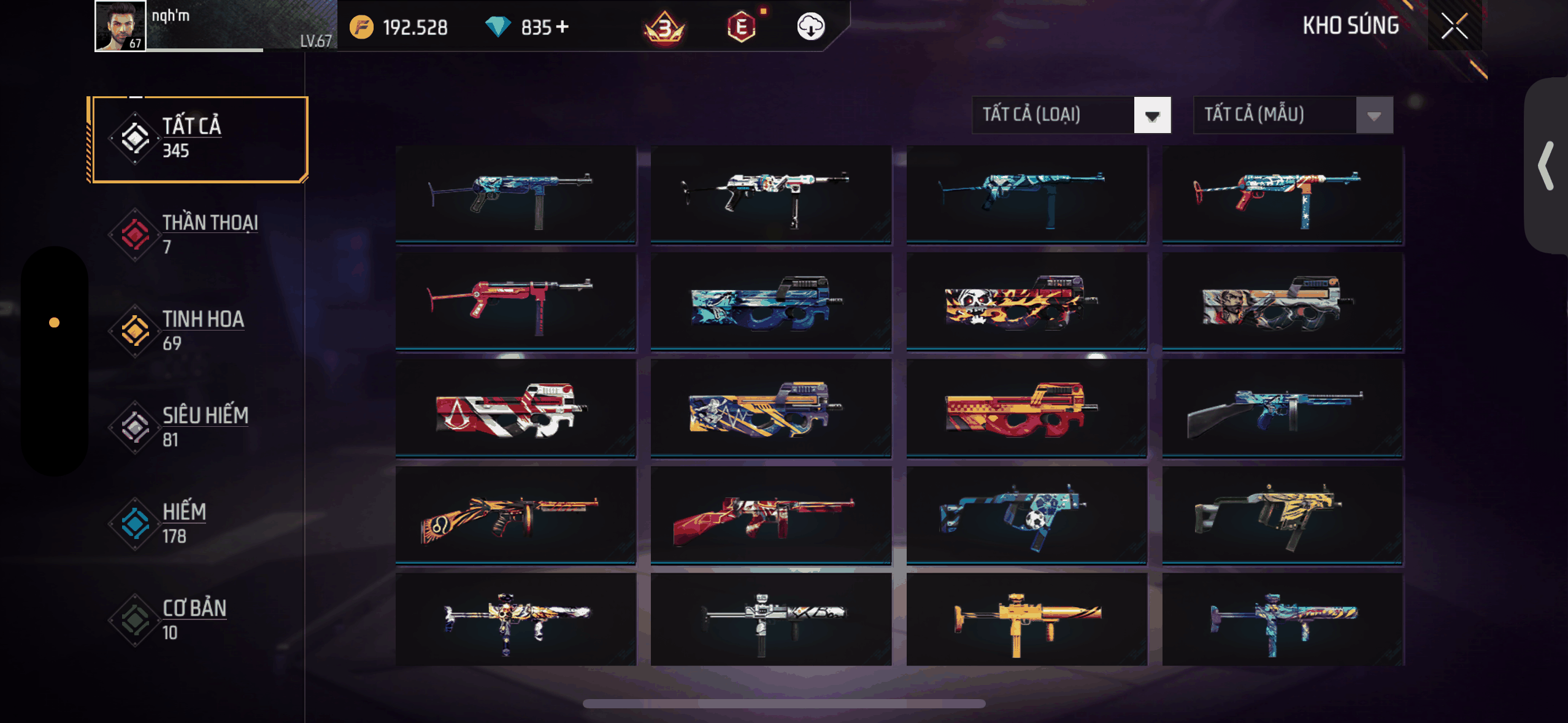Show the Siêu Hiếm weapon skins

coord(198,427)
